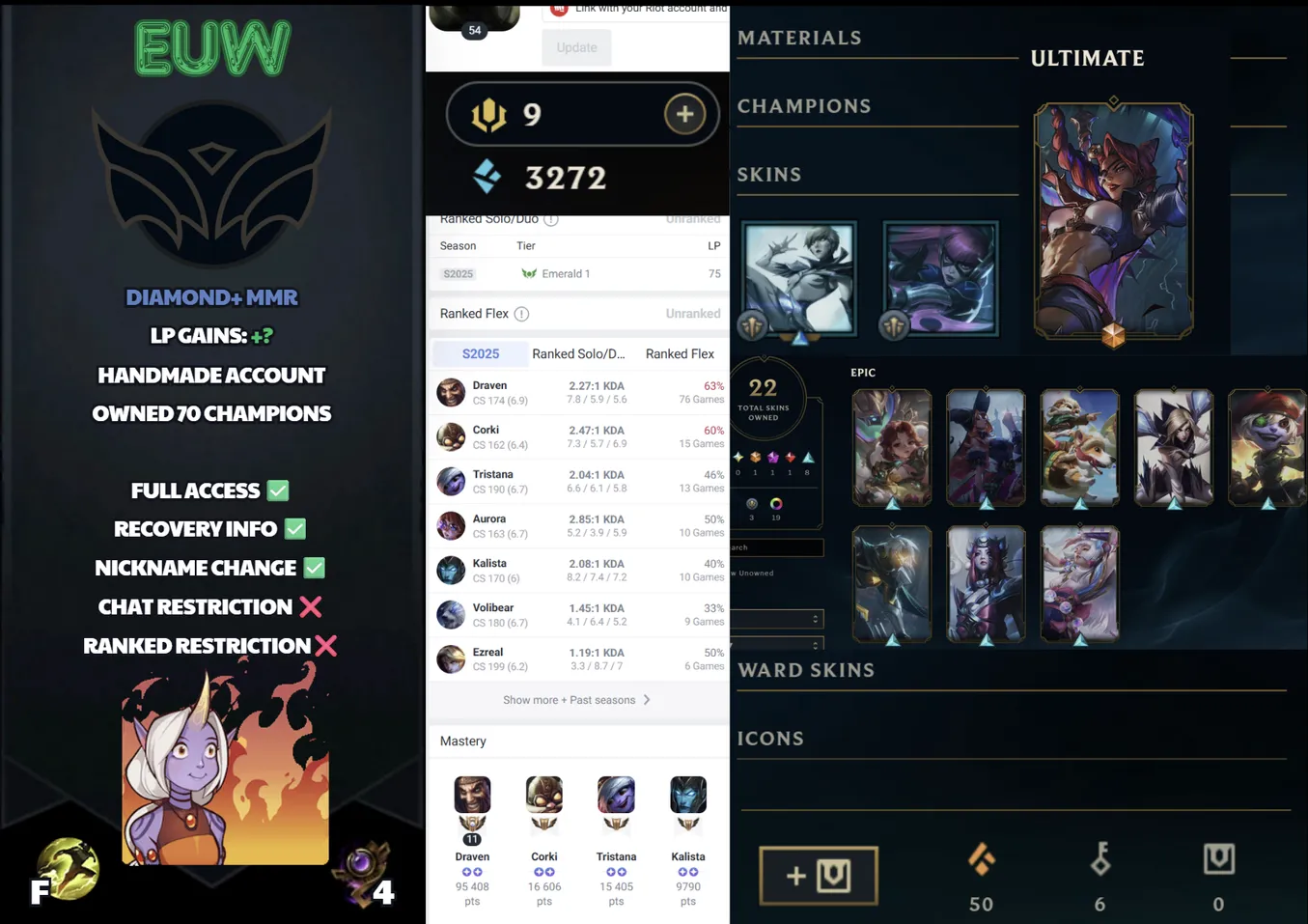This screenshot has width=1308, height=924.
Task: Select the rainbow chroma color wheel
Action: (775, 504)
